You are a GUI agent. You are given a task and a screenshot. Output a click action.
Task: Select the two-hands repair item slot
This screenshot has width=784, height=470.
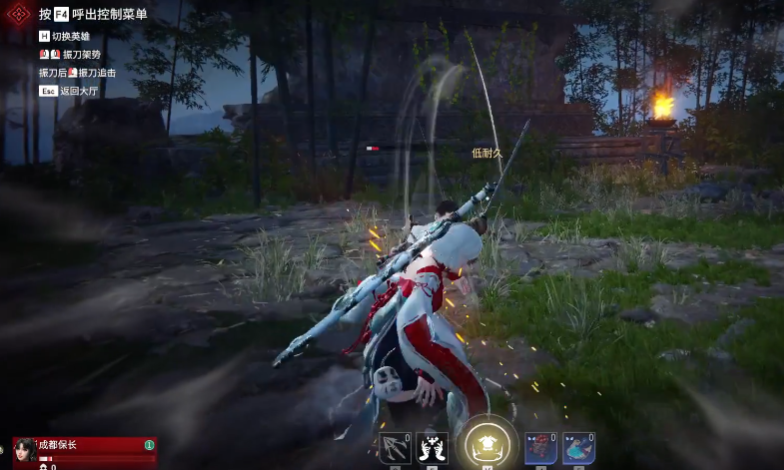(432, 447)
